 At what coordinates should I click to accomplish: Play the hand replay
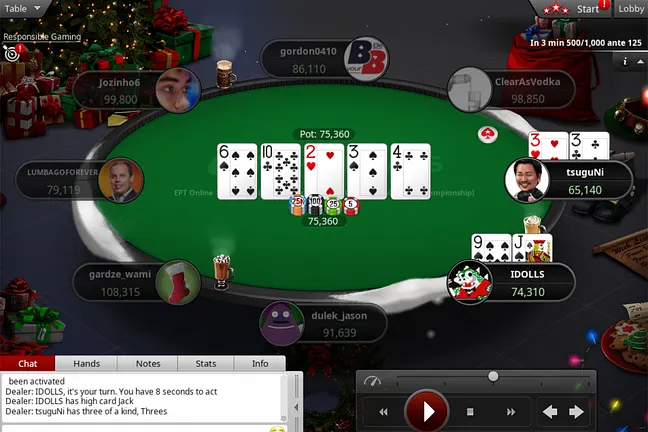pos(429,411)
